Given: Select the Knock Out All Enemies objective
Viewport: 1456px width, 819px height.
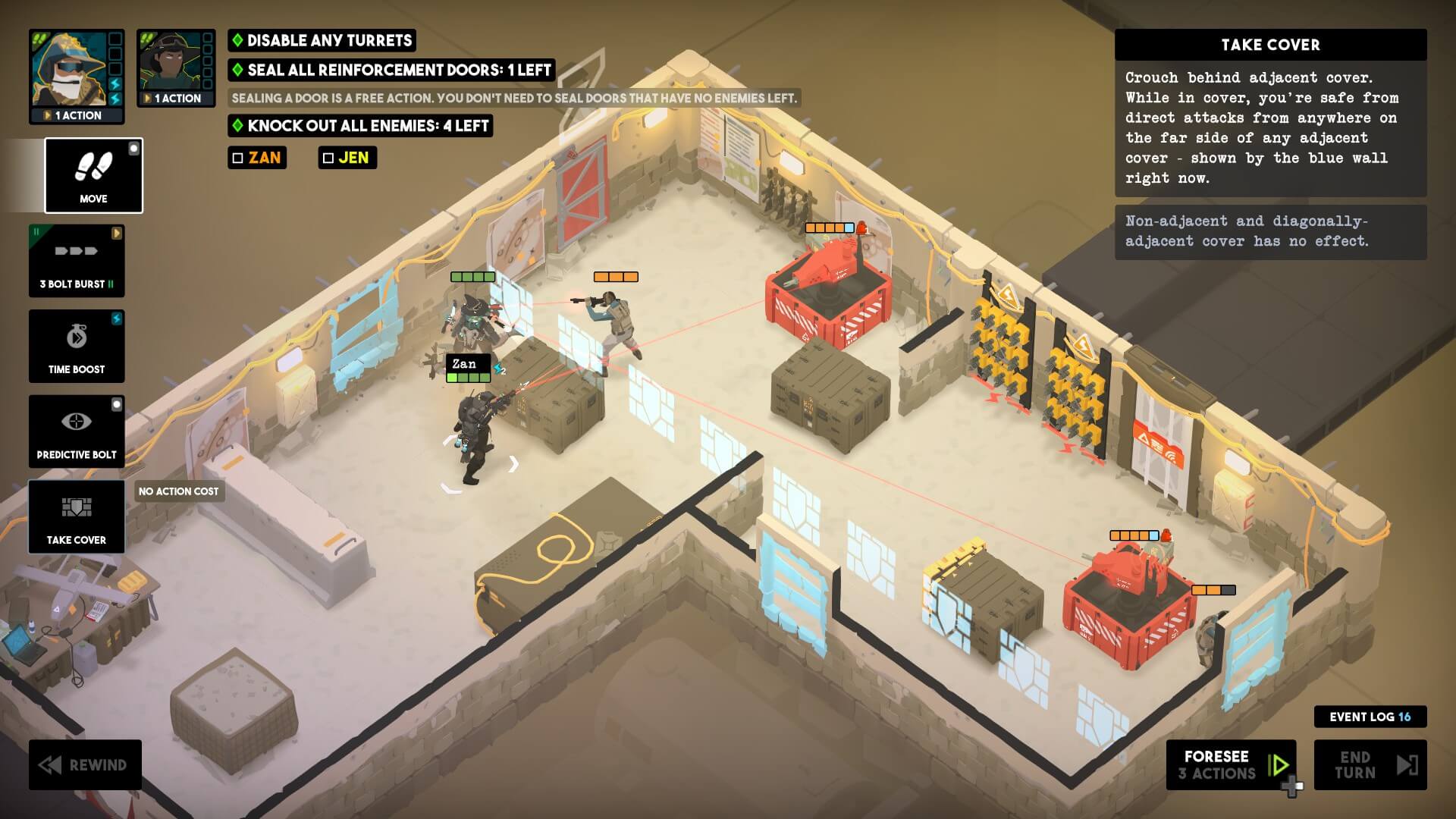Looking at the screenshot, I should tap(360, 126).
